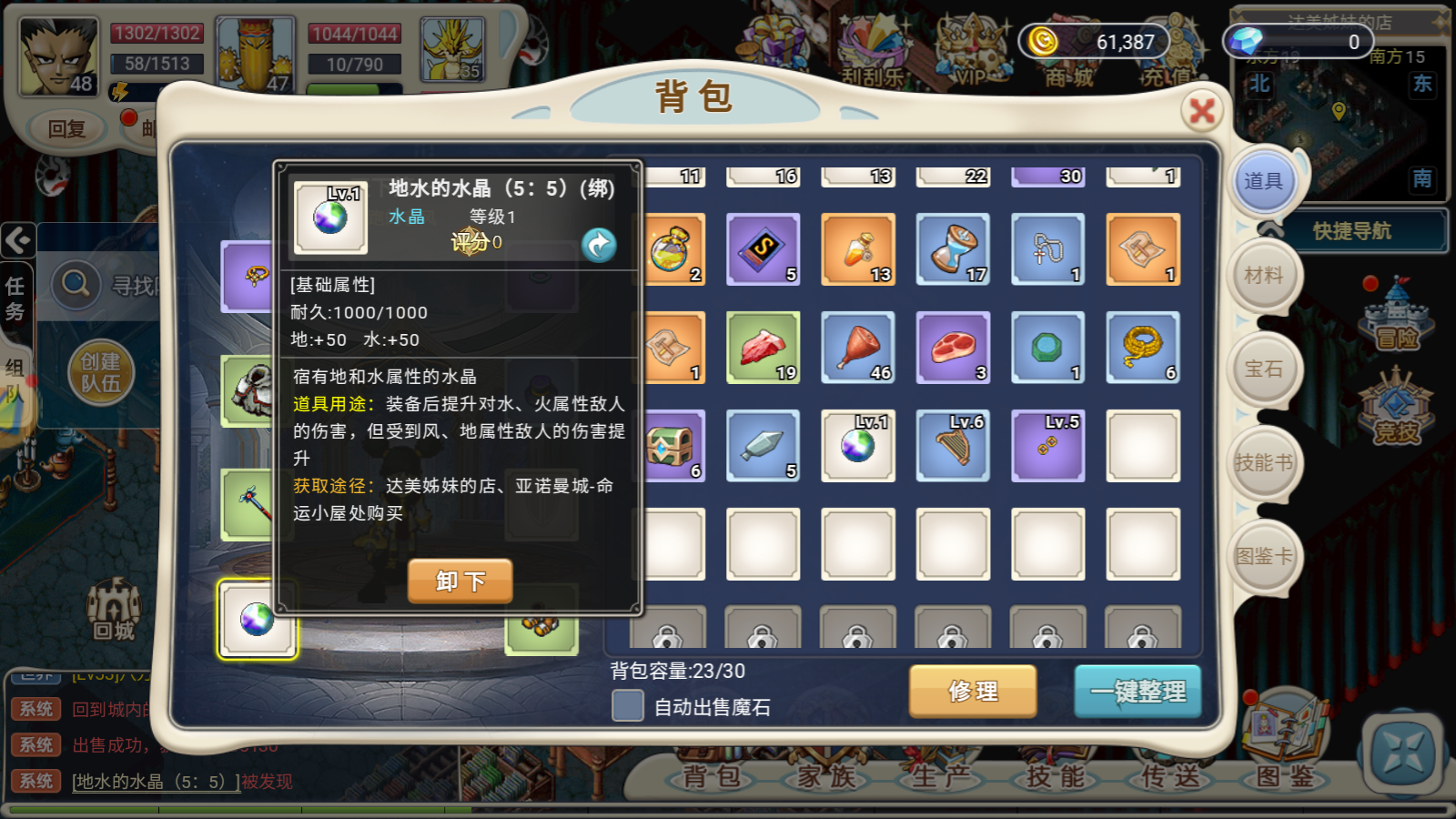Switch to the 道具 items tab
Viewport: 1456px width, 819px height.
click(x=1263, y=181)
